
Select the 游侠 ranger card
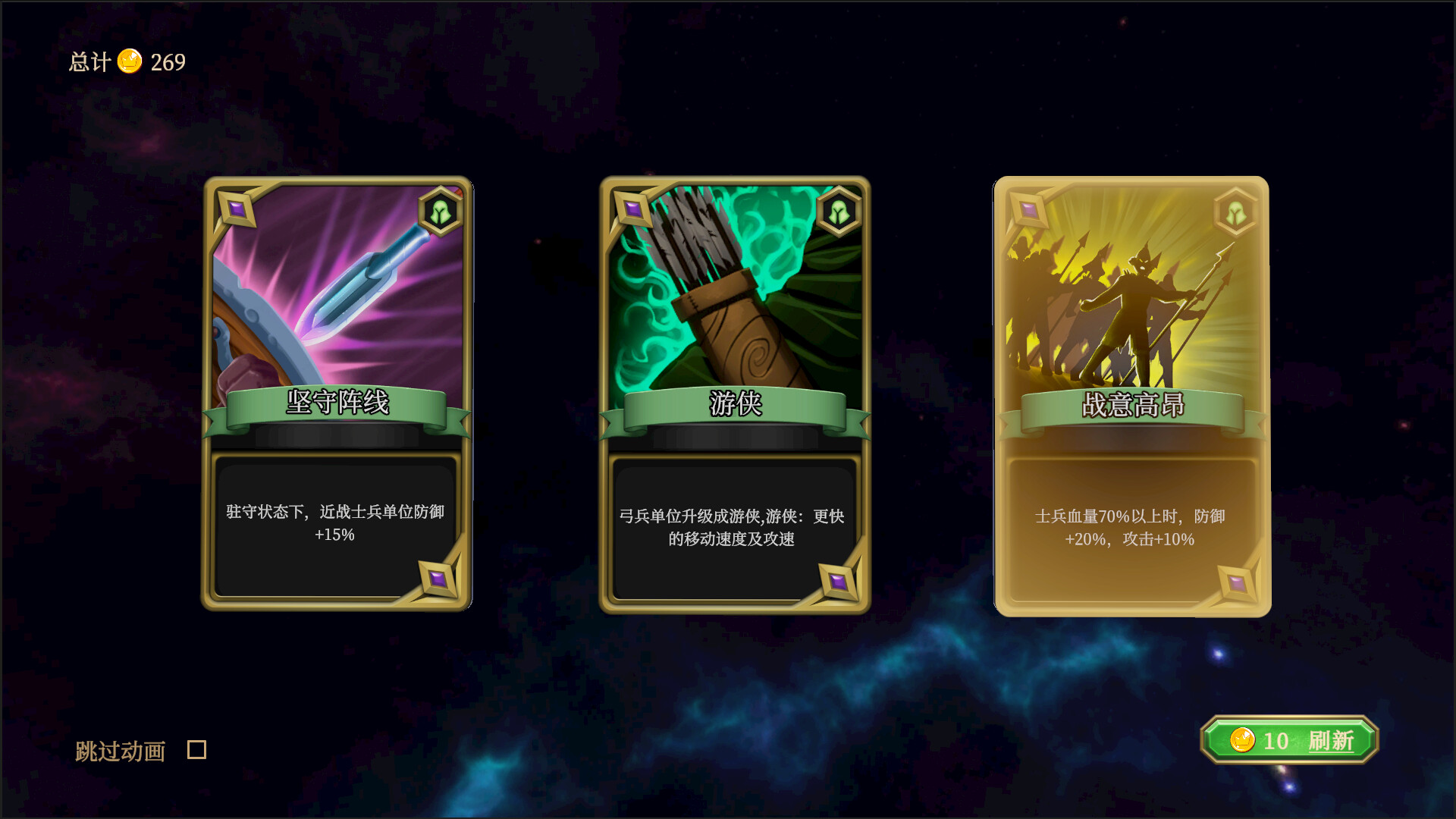734,394
